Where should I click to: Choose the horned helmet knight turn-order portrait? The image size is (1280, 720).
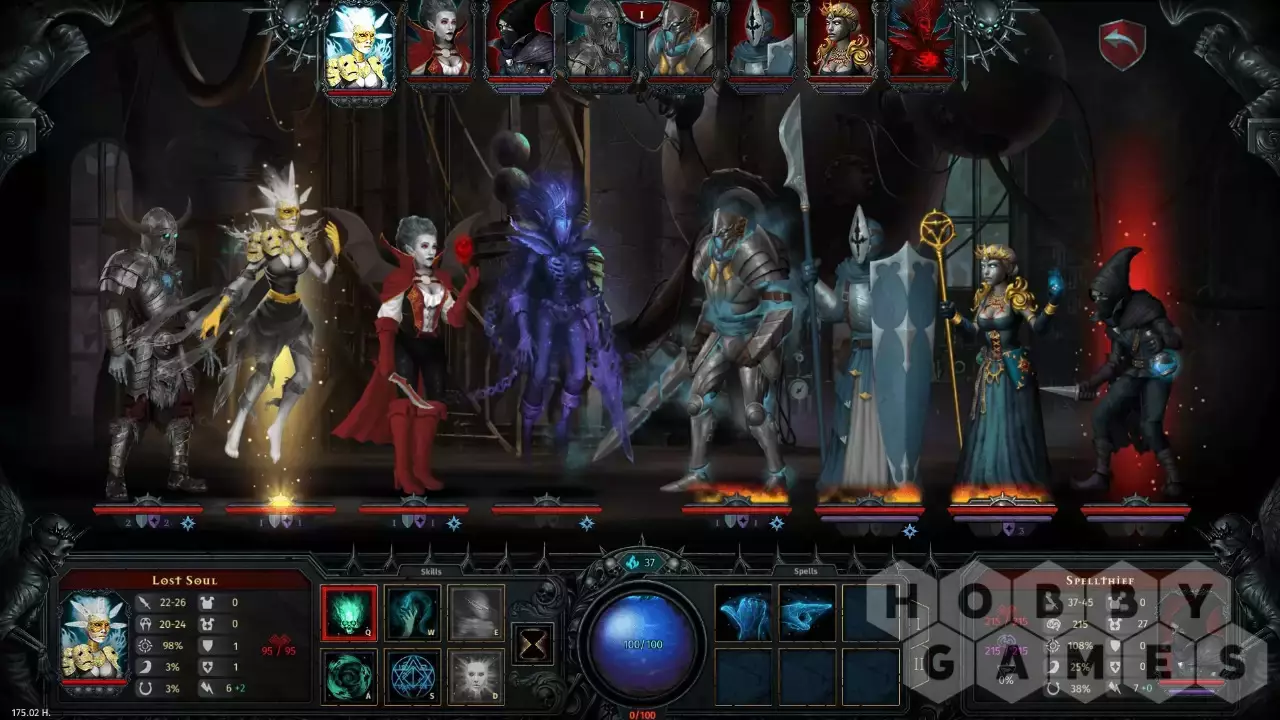(601, 40)
